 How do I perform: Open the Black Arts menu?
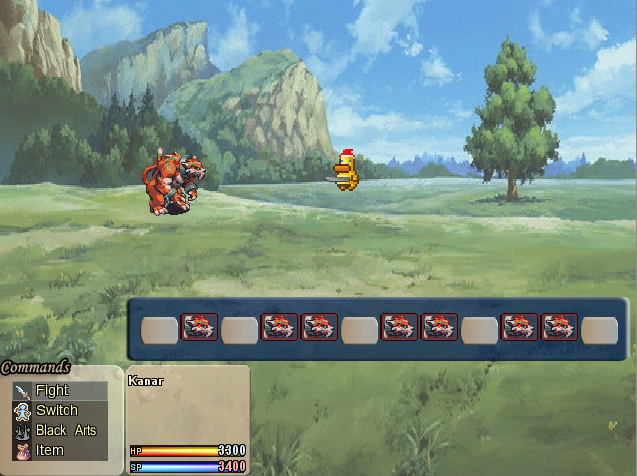click(x=65, y=431)
